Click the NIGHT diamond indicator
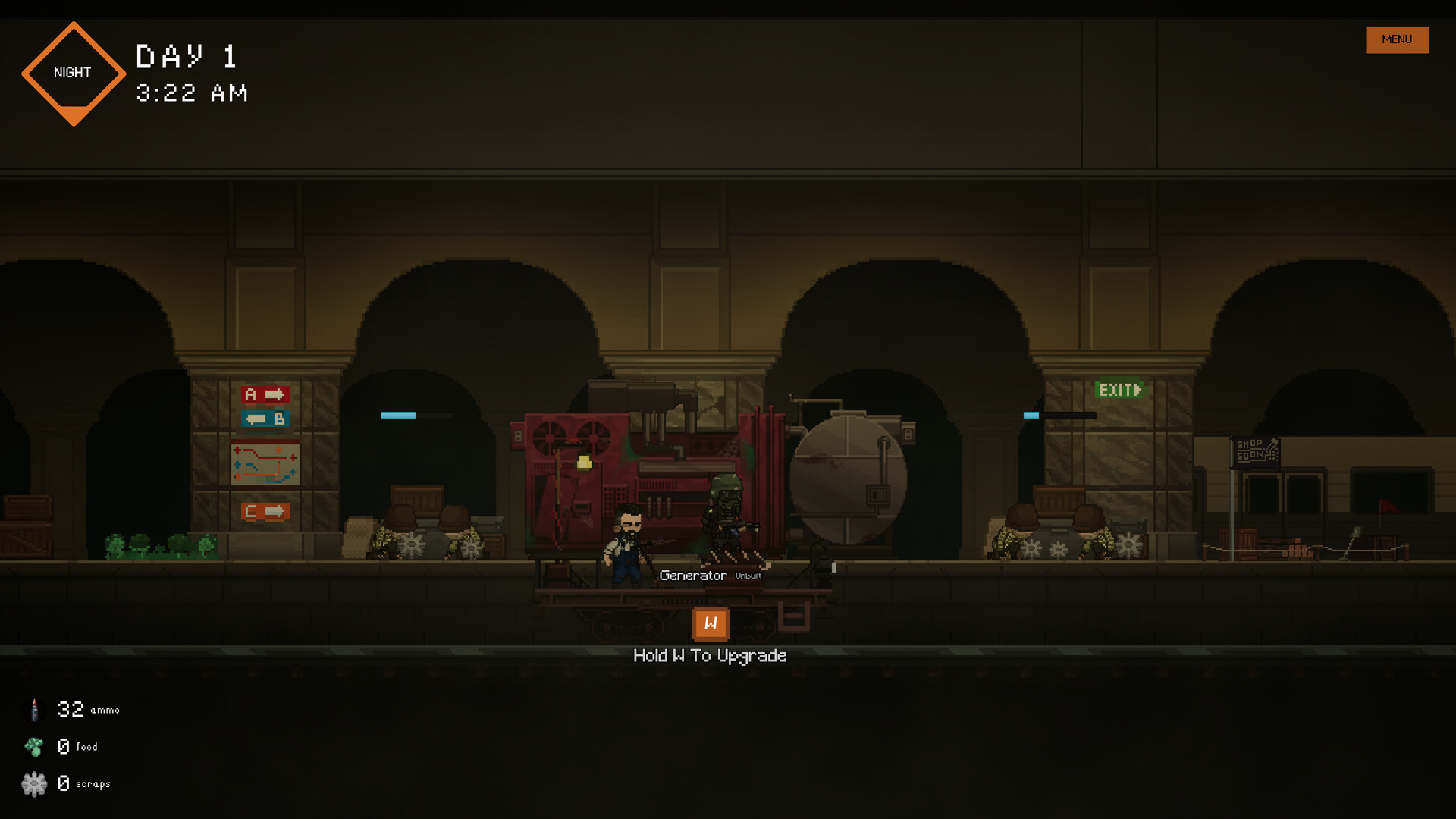 pos(73,73)
